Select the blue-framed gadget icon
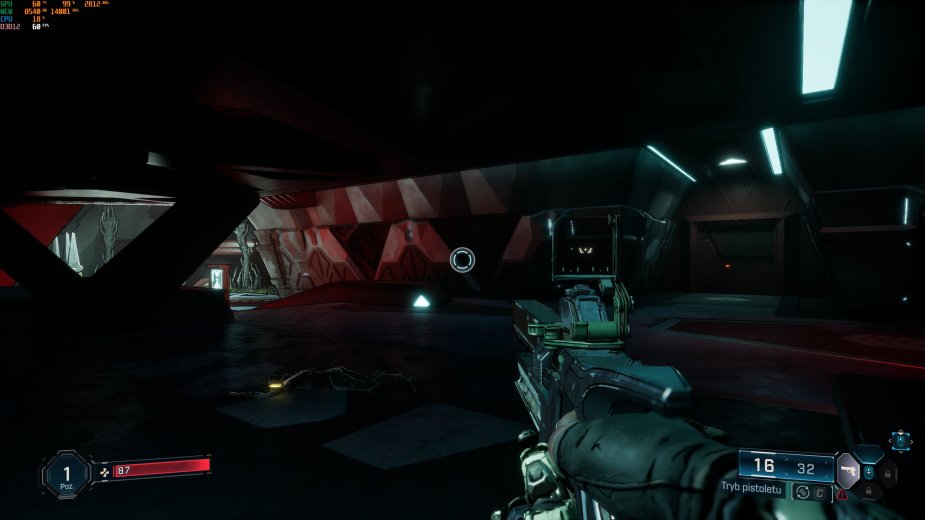Viewport: 925px width, 520px height. click(x=901, y=440)
